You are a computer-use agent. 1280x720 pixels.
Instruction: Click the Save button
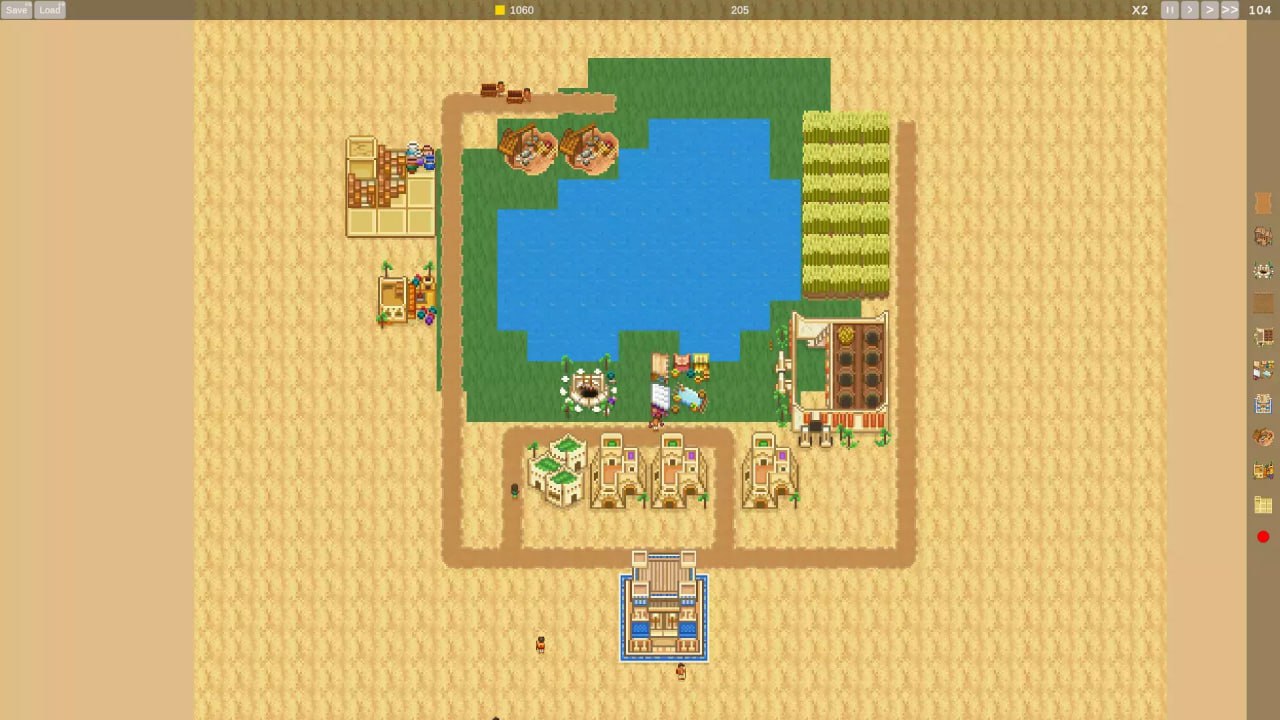click(x=16, y=9)
